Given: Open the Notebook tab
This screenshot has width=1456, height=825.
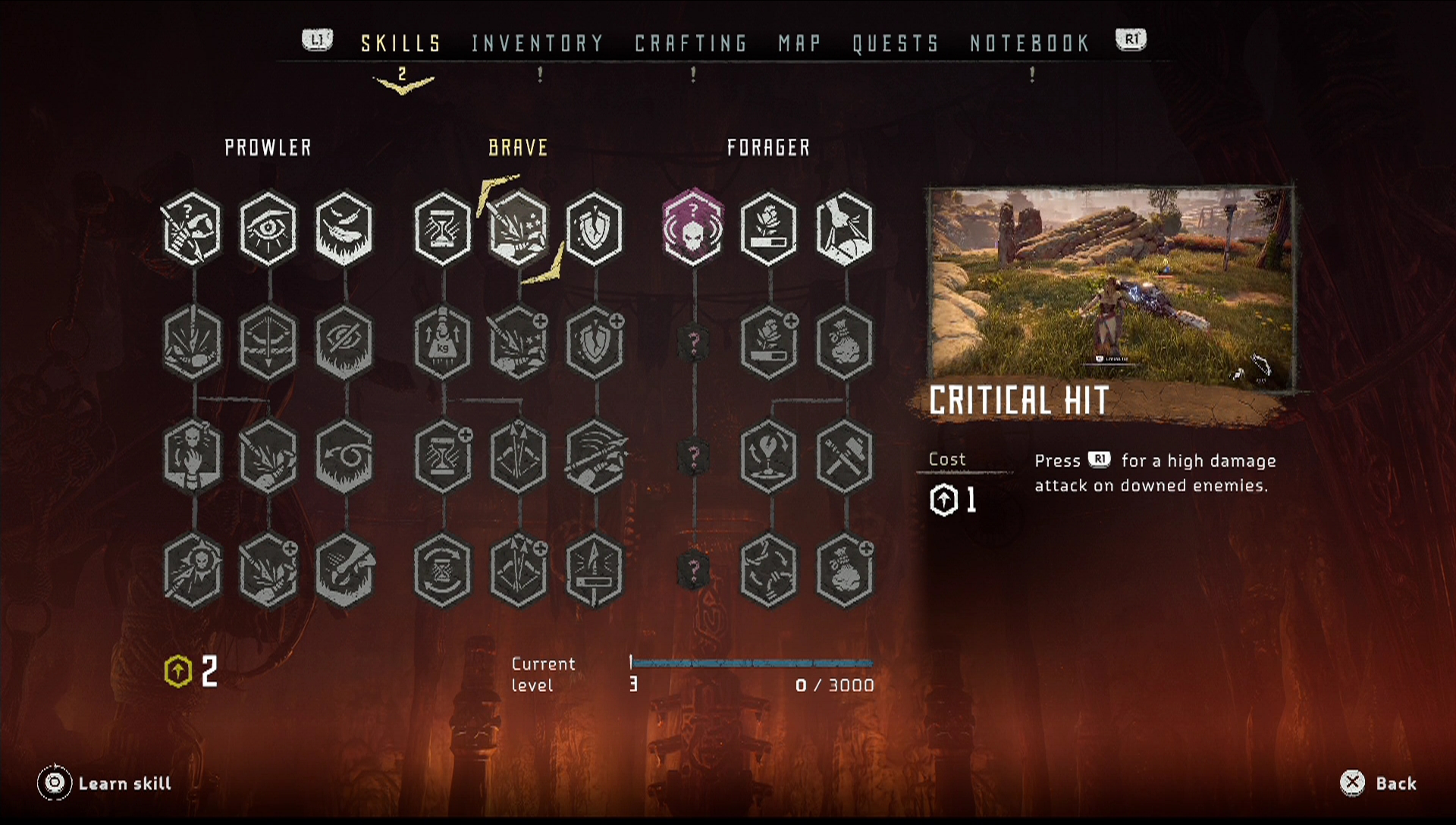Looking at the screenshot, I should 1030,43.
